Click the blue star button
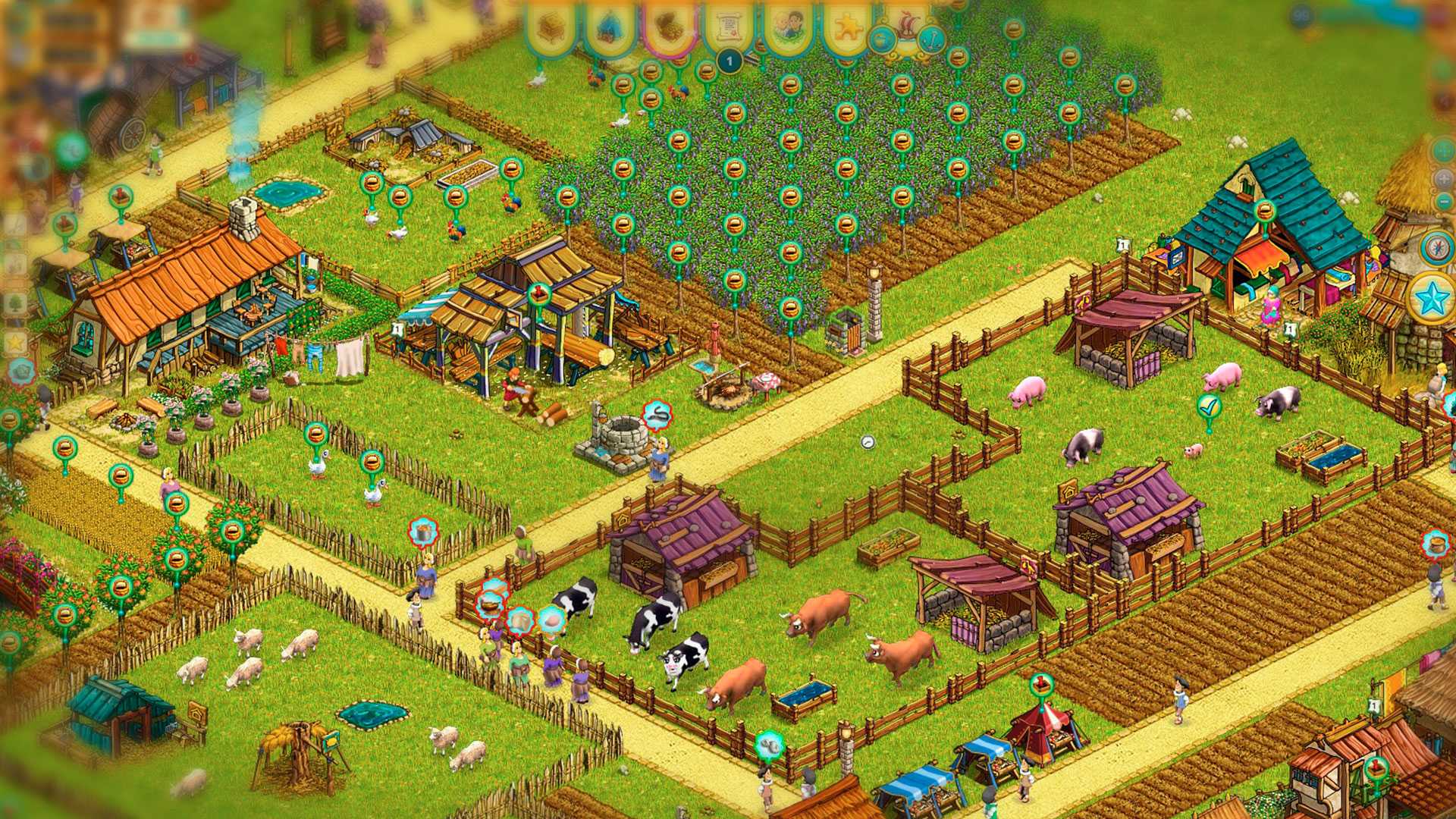This screenshot has width=1456, height=819. (x=1432, y=298)
